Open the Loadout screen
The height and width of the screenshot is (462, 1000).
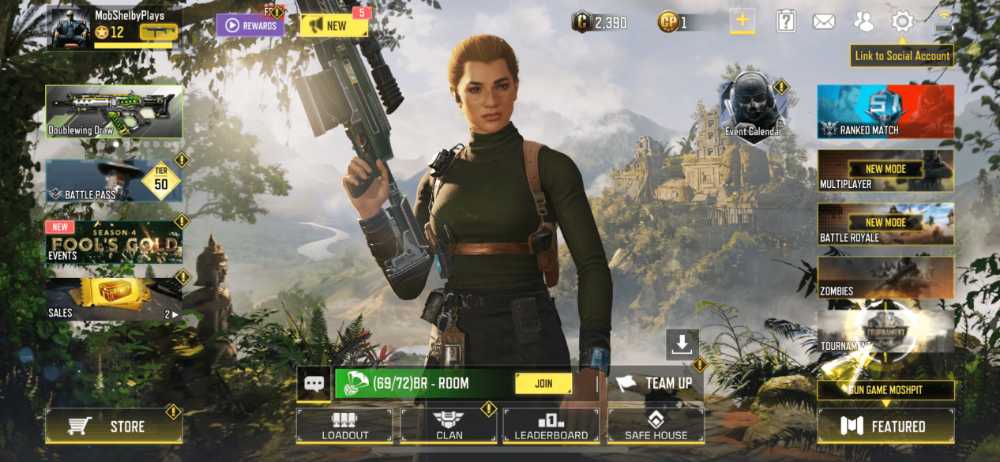pyautogui.click(x=344, y=425)
